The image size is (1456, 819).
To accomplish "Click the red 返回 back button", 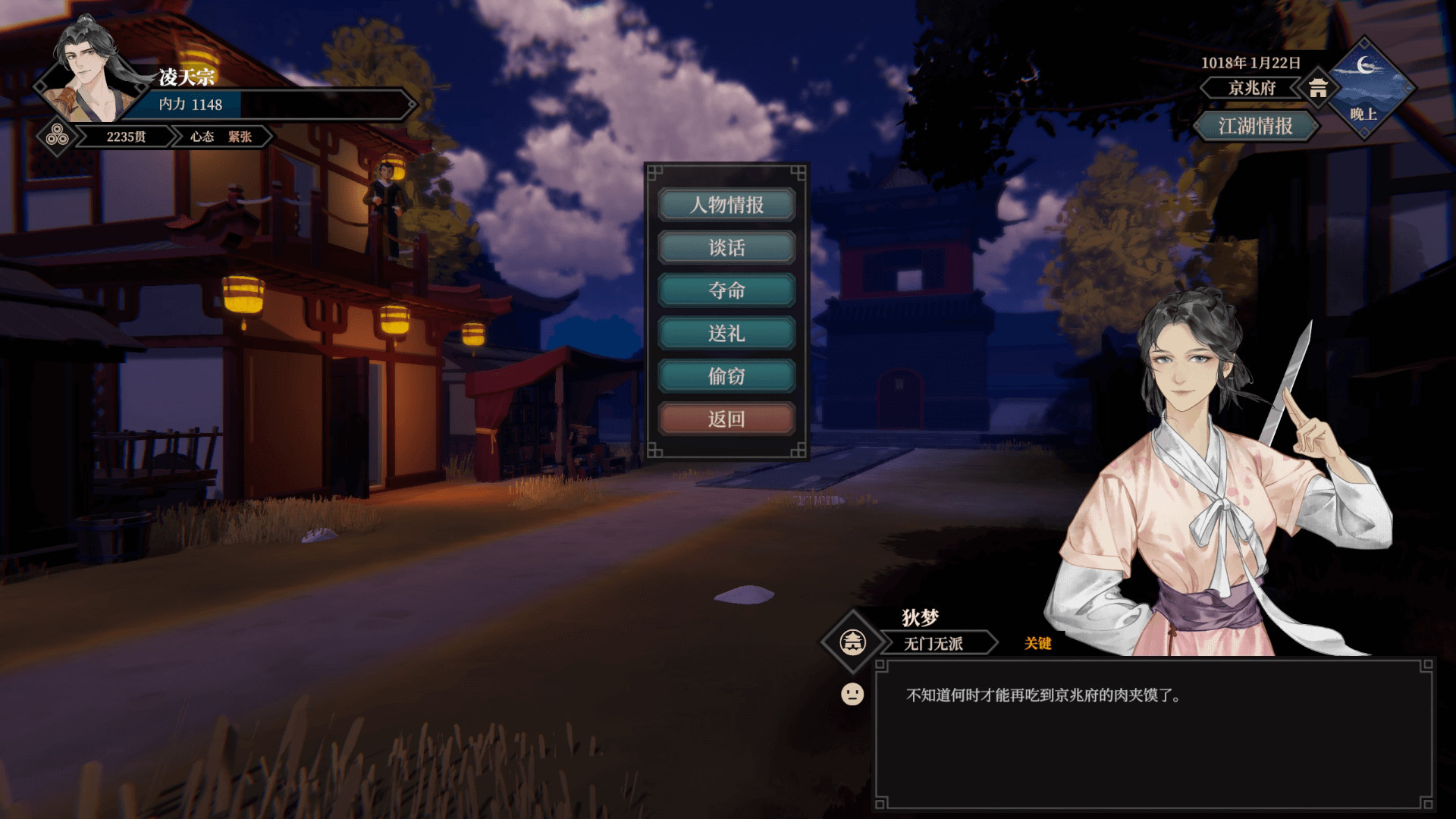I will click(x=726, y=419).
